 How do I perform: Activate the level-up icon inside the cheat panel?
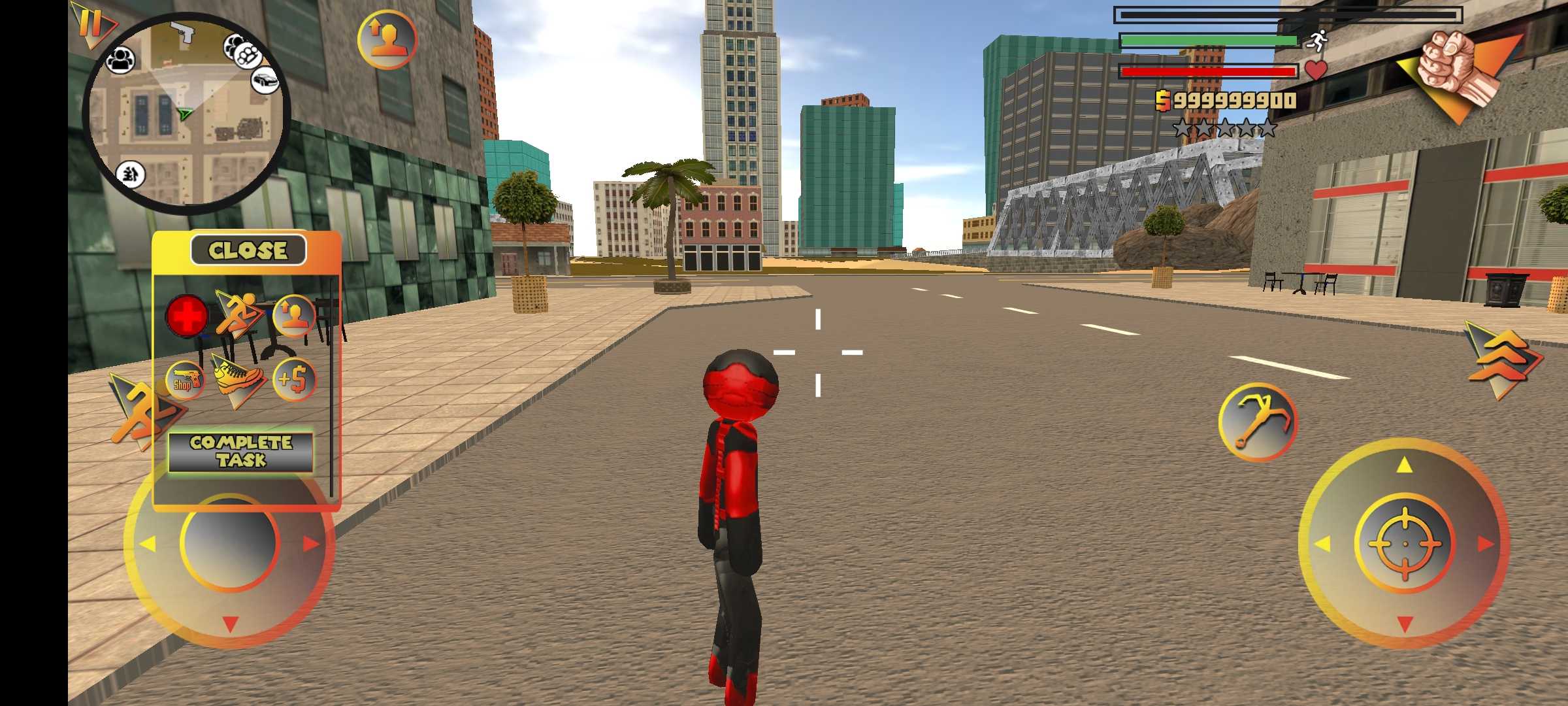coord(293,315)
